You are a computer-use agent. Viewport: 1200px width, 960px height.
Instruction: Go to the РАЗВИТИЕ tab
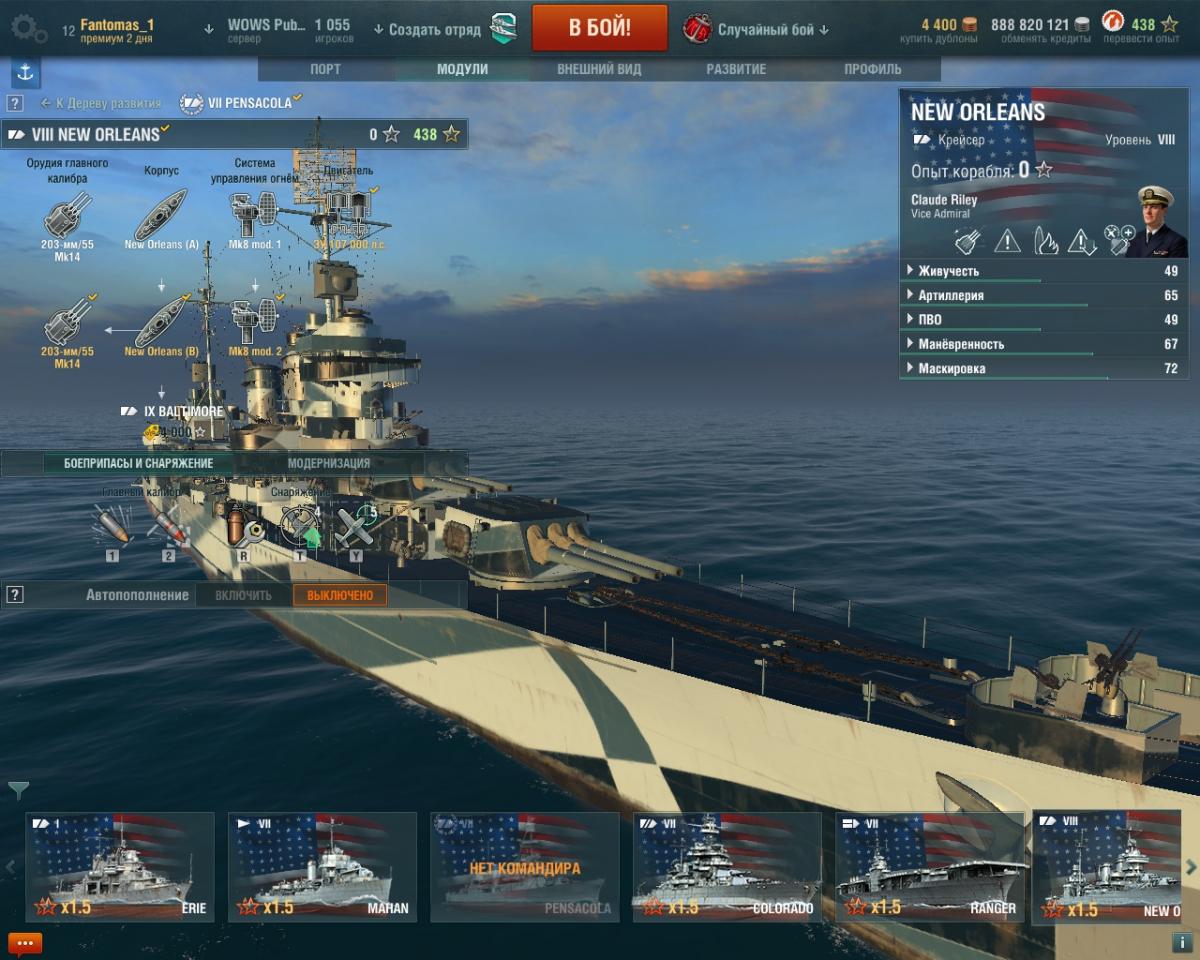click(x=736, y=69)
